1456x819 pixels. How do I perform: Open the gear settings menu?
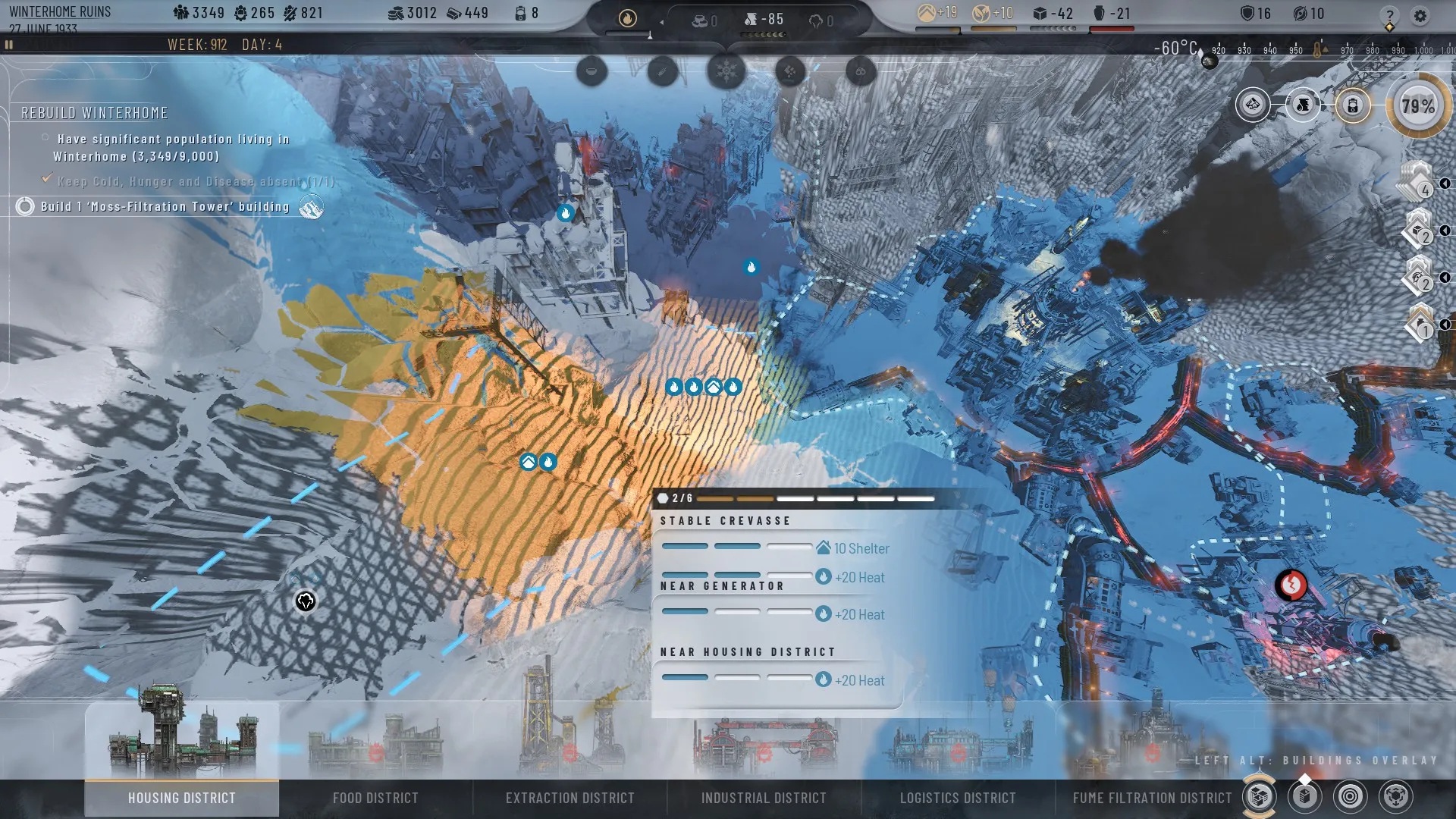click(1420, 15)
